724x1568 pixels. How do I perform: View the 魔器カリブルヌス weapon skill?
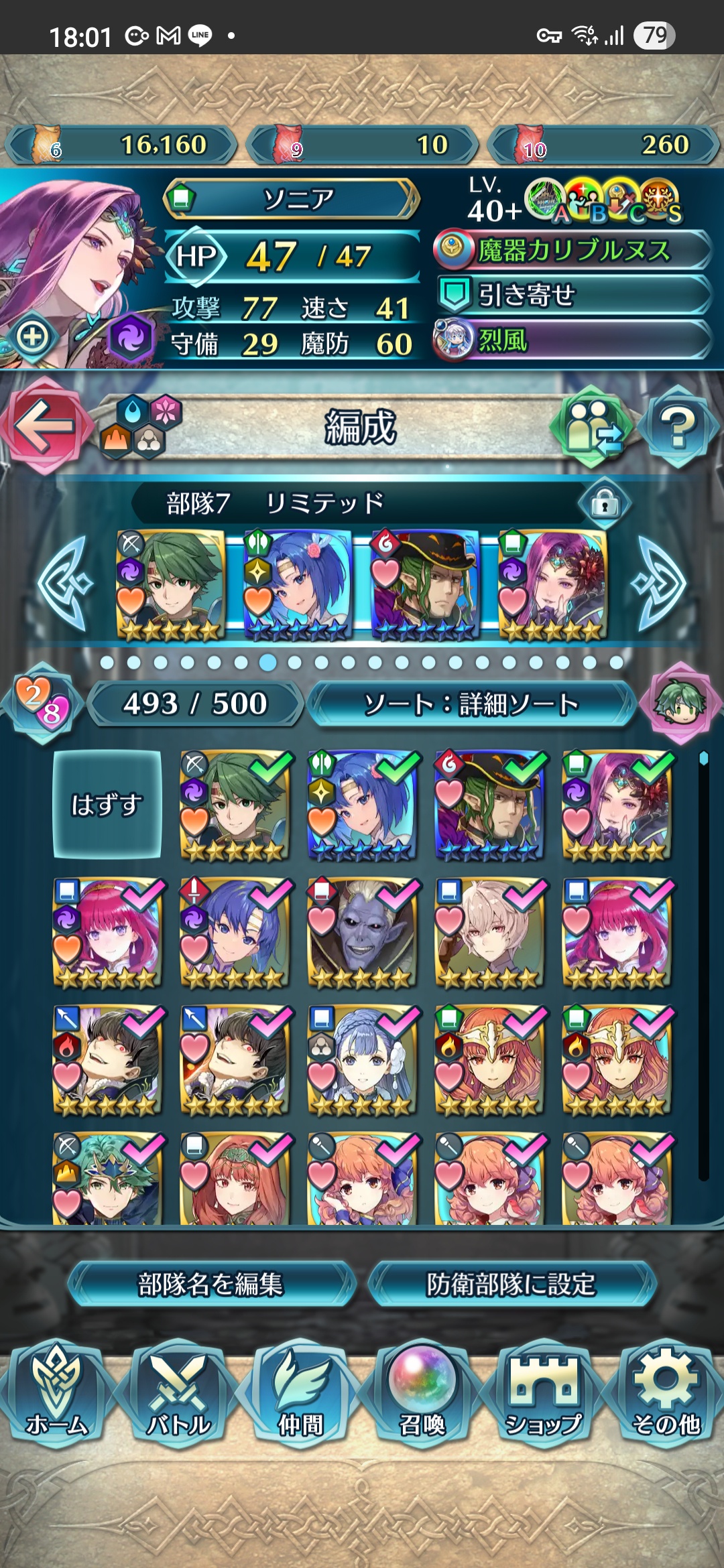(573, 250)
